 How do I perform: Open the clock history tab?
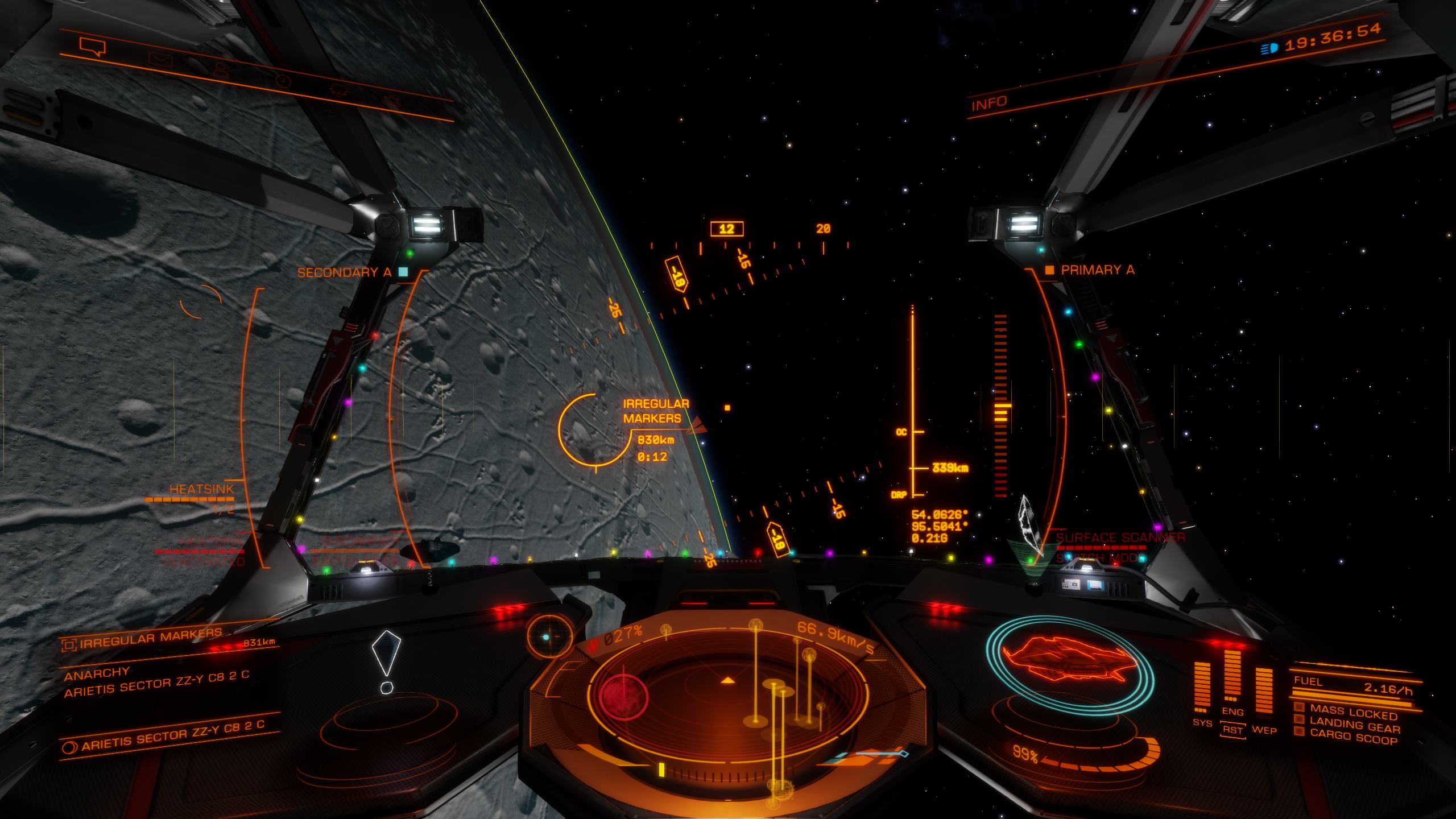pyautogui.click(x=283, y=81)
